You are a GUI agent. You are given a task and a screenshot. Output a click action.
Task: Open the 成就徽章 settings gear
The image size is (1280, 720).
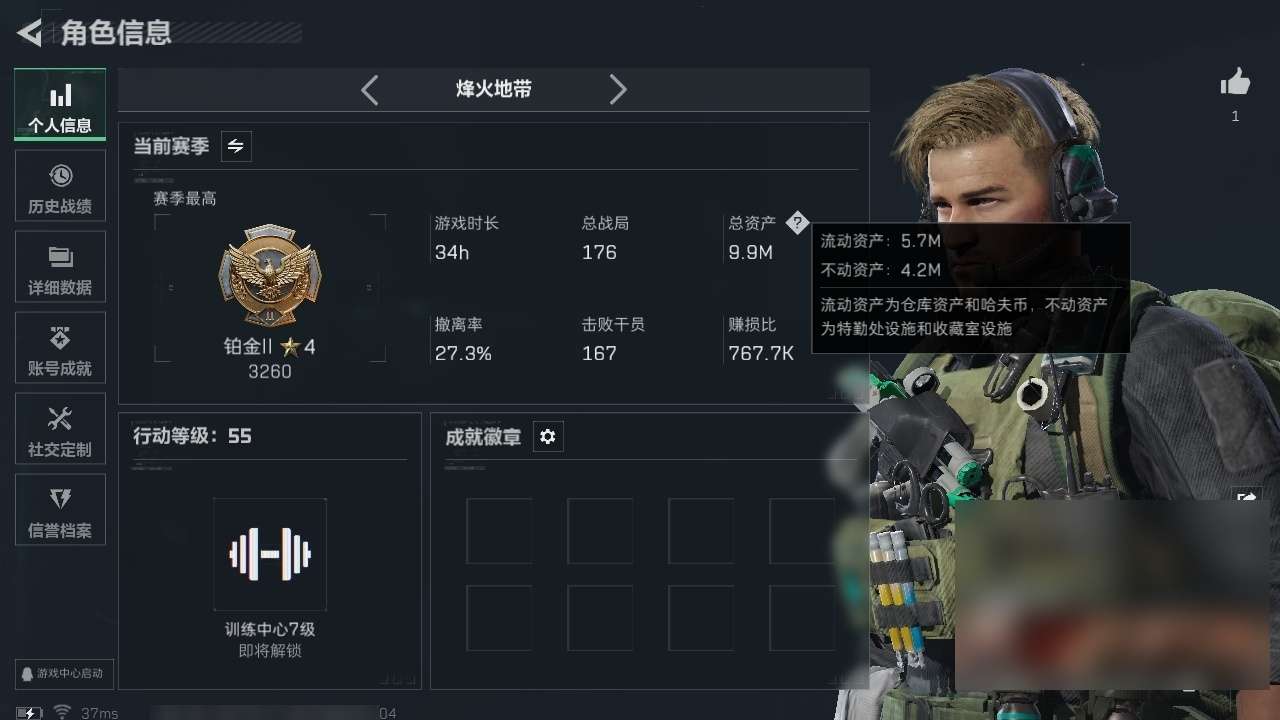(x=547, y=436)
